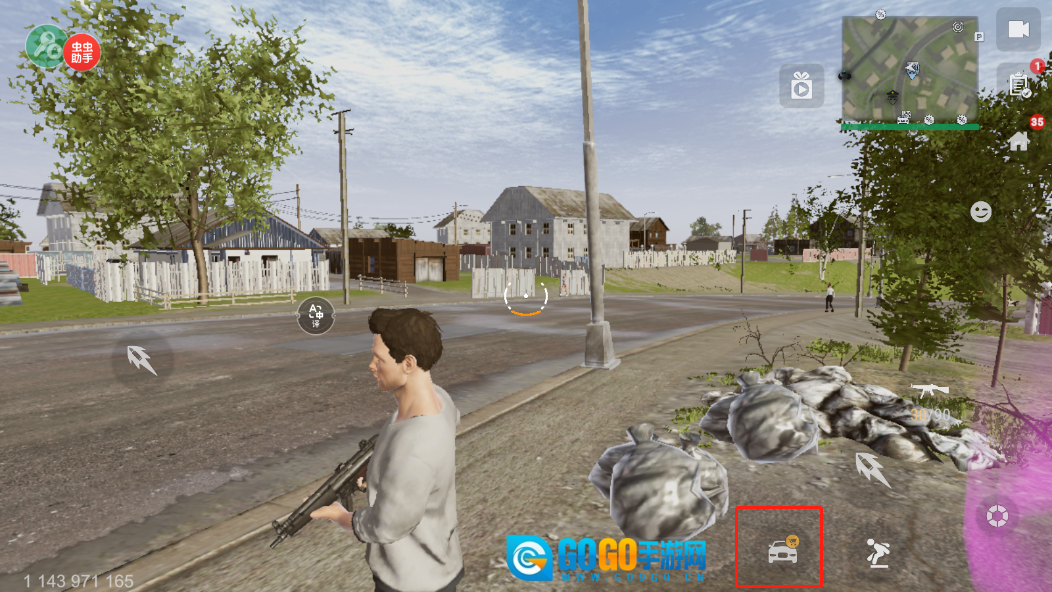
Task: Tap the right-side bullets fire button
Action: [872, 467]
